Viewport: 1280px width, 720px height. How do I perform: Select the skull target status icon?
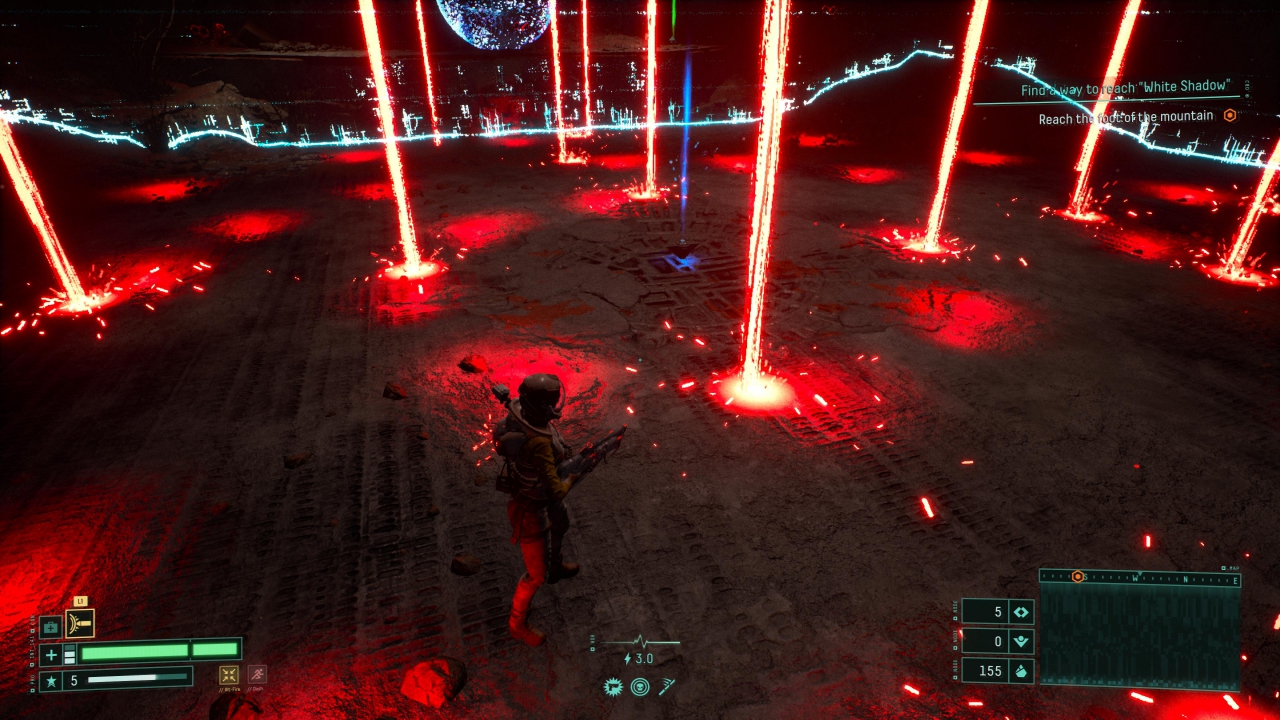click(x=640, y=687)
